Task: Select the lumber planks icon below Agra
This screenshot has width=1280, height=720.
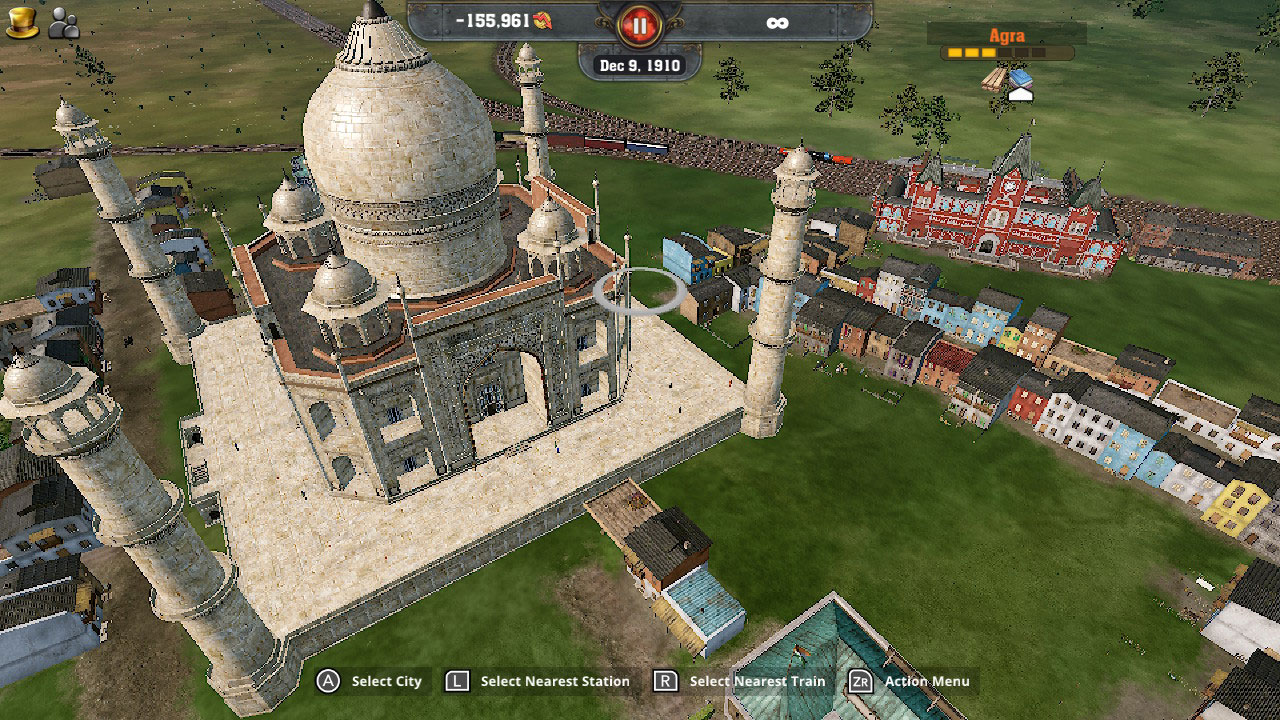Action: pos(992,80)
